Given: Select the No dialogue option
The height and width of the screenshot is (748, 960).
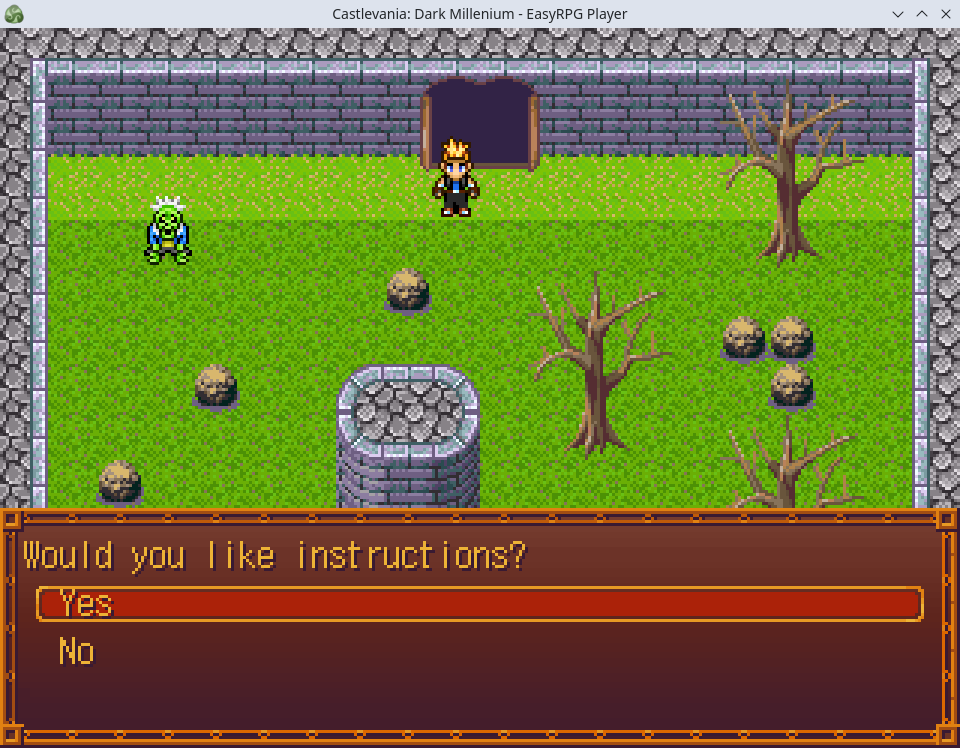Looking at the screenshot, I should (77, 652).
